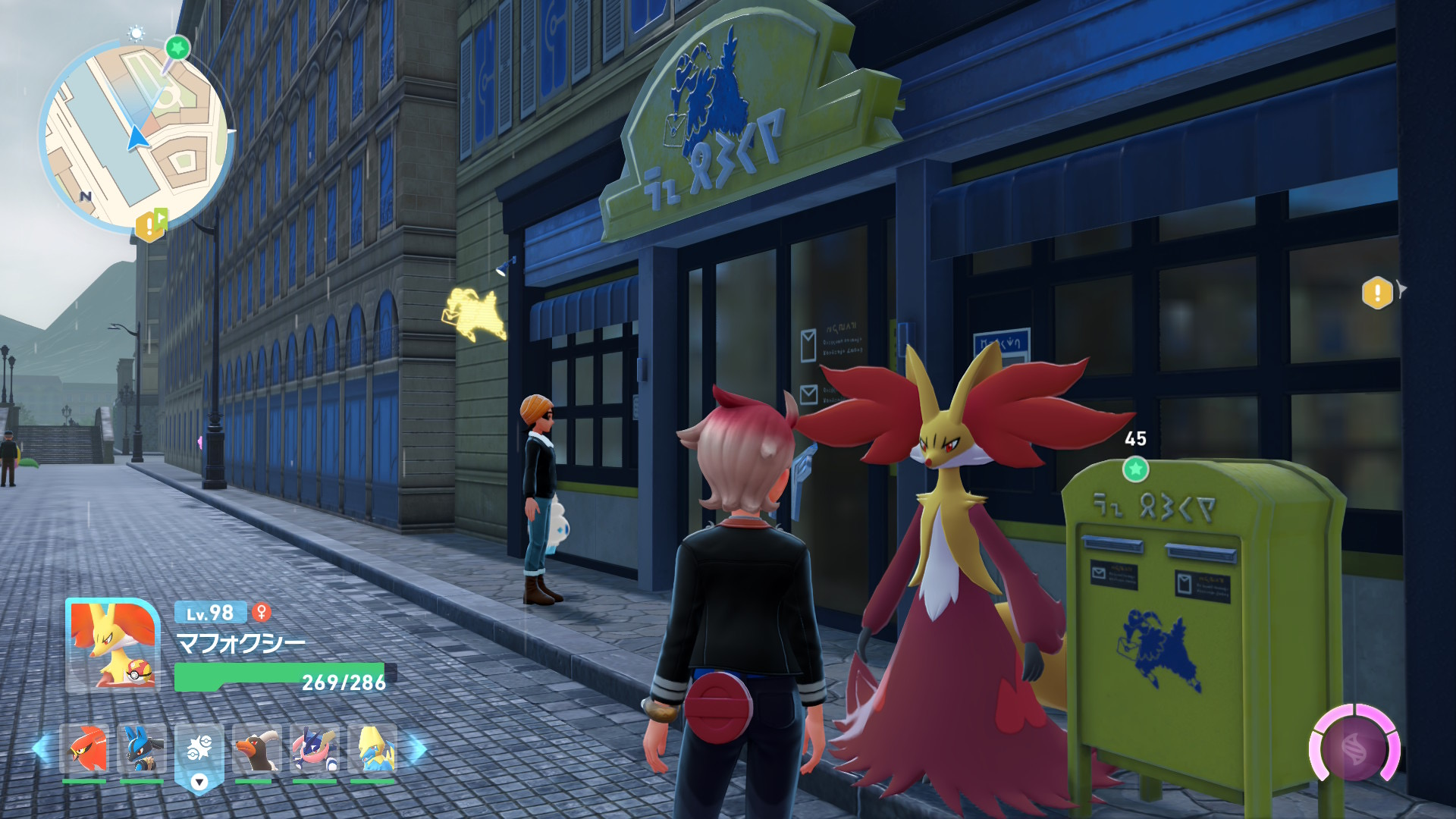Screen dimensions: 1456x819
Task: Open the circular city minimap
Action: point(135,136)
